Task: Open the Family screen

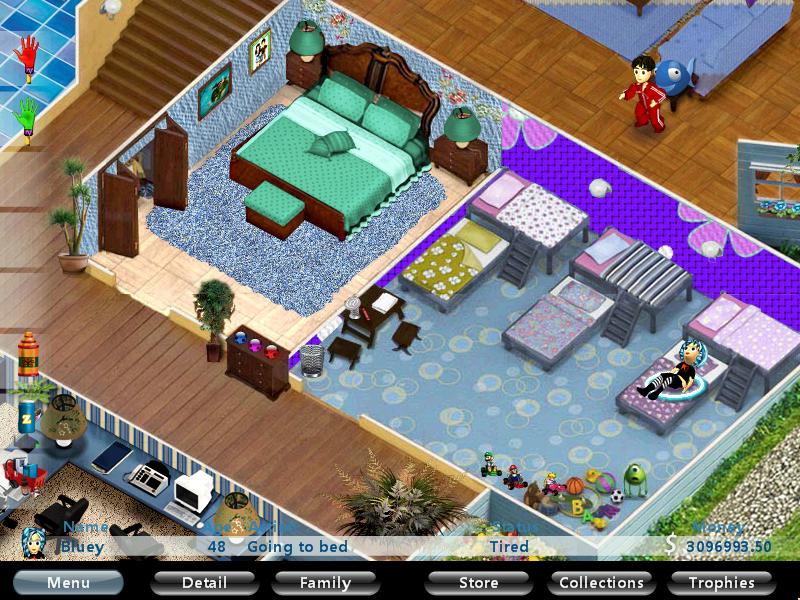Action: [326, 582]
